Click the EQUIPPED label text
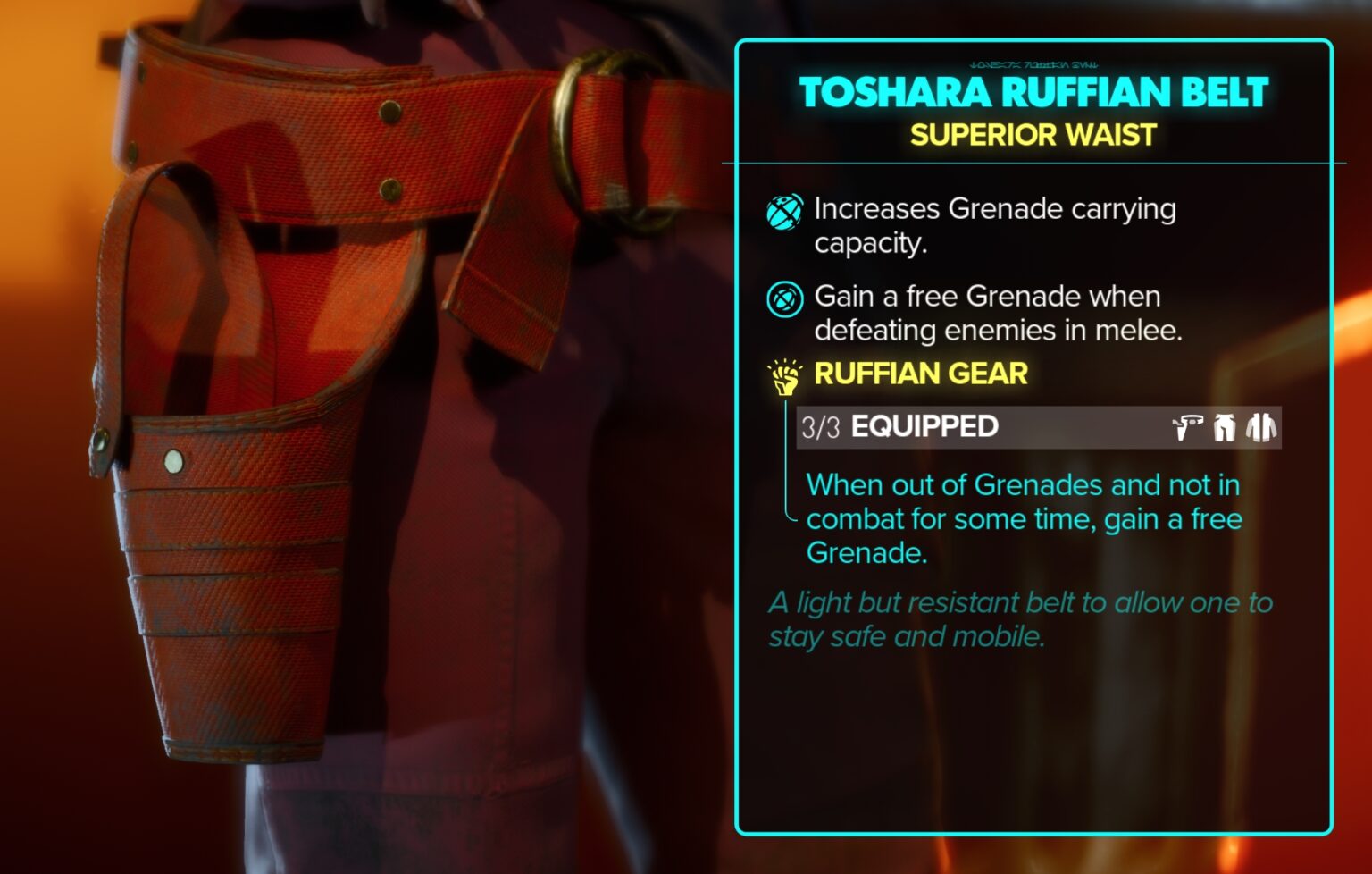Viewport: 1372px width, 874px height. click(924, 427)
